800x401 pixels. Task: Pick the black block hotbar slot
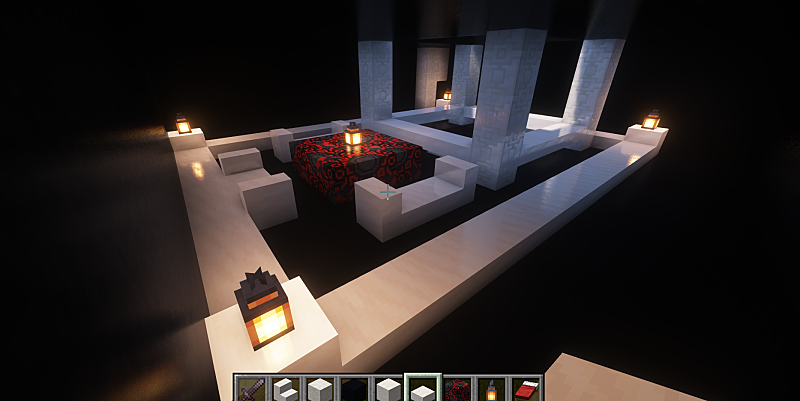pyautogui.click(x=354, y=389)
